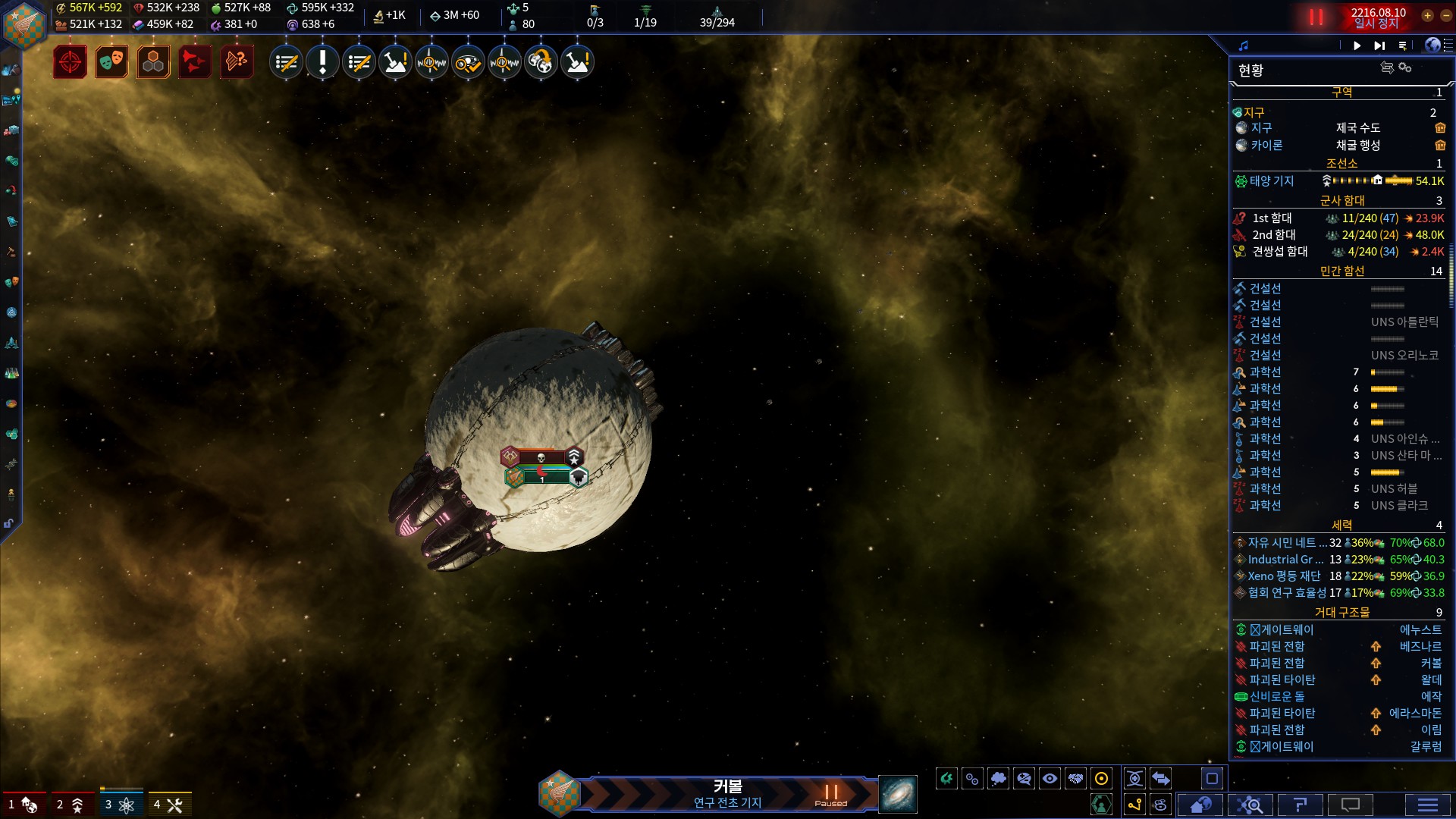This screenshot has height=819, width=1456.
Task: Open the theater masks notification
Action: click(111, 62)
